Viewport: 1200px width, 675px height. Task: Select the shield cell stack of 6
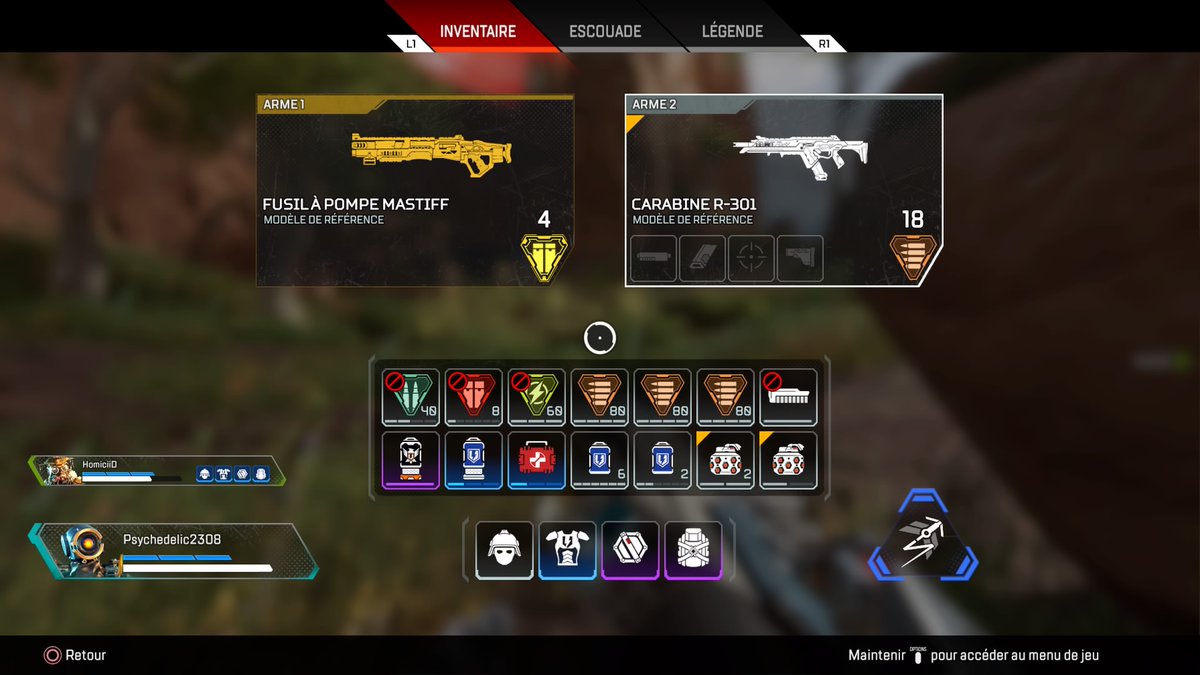[599, 461]
